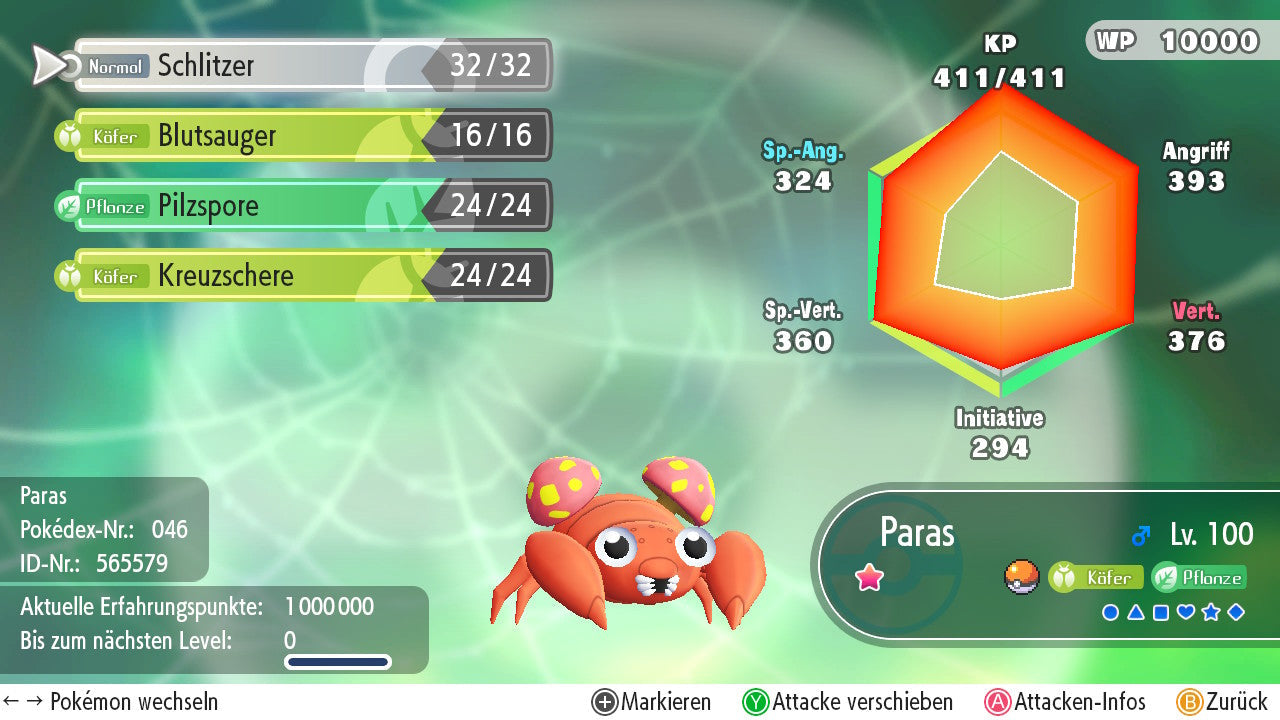Choose the Blutsauger attack row
The width and height of the screenshot is (1280, 720).
[x=310, y=136]
